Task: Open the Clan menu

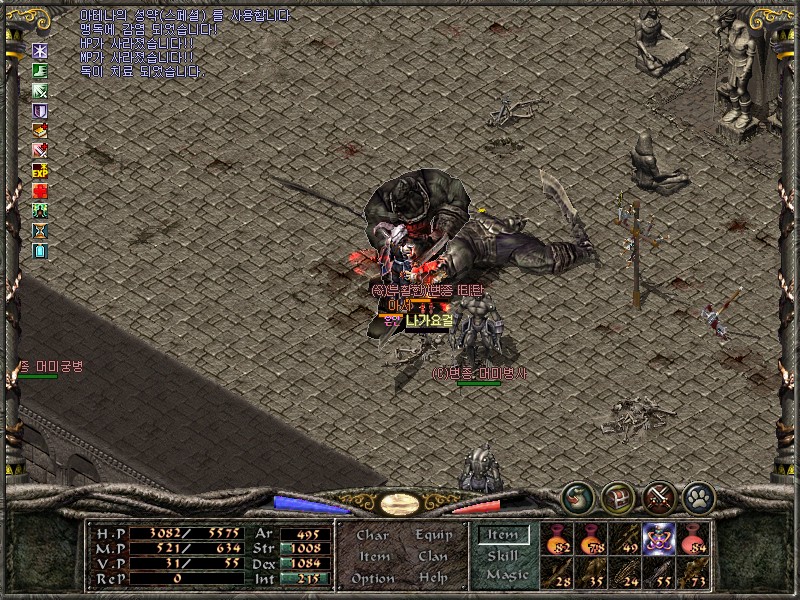Action: (x=433, y=556)
